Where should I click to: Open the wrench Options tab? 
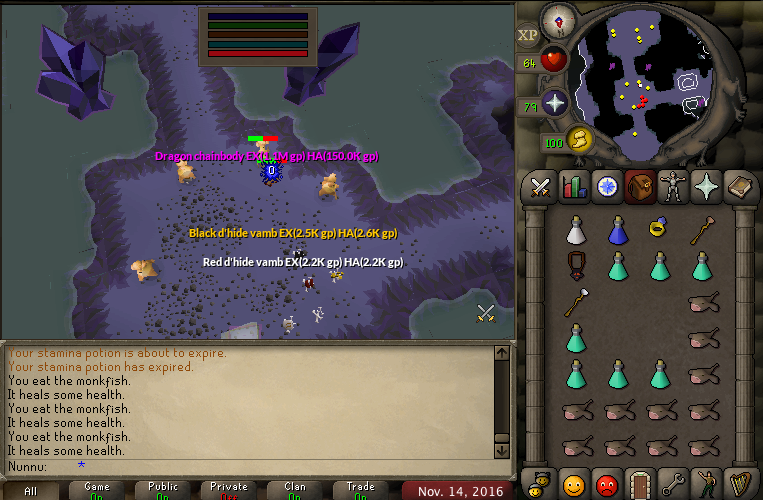(x=672, y=483)
